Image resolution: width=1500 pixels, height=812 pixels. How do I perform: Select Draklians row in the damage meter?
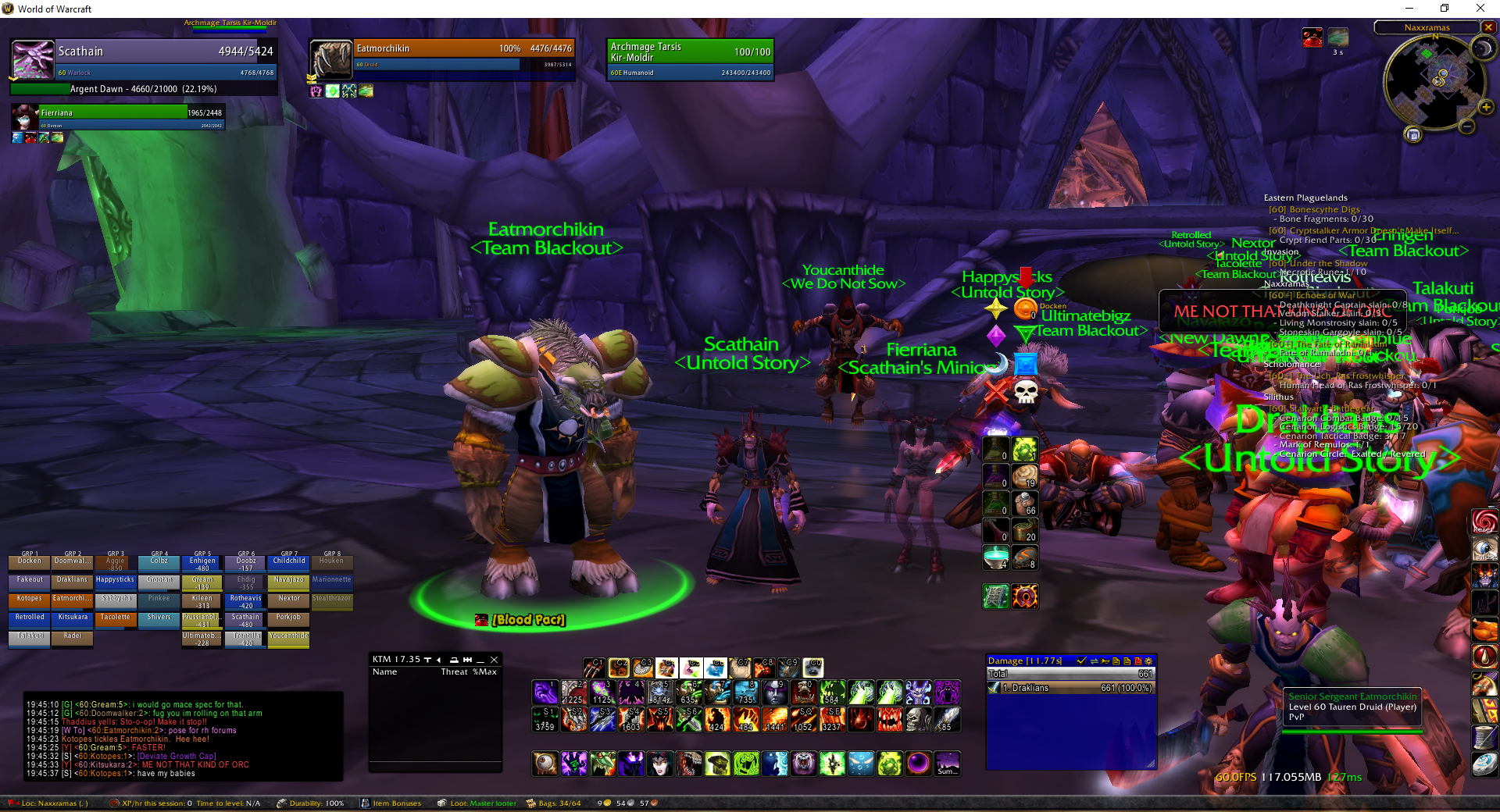[1070, 688]
